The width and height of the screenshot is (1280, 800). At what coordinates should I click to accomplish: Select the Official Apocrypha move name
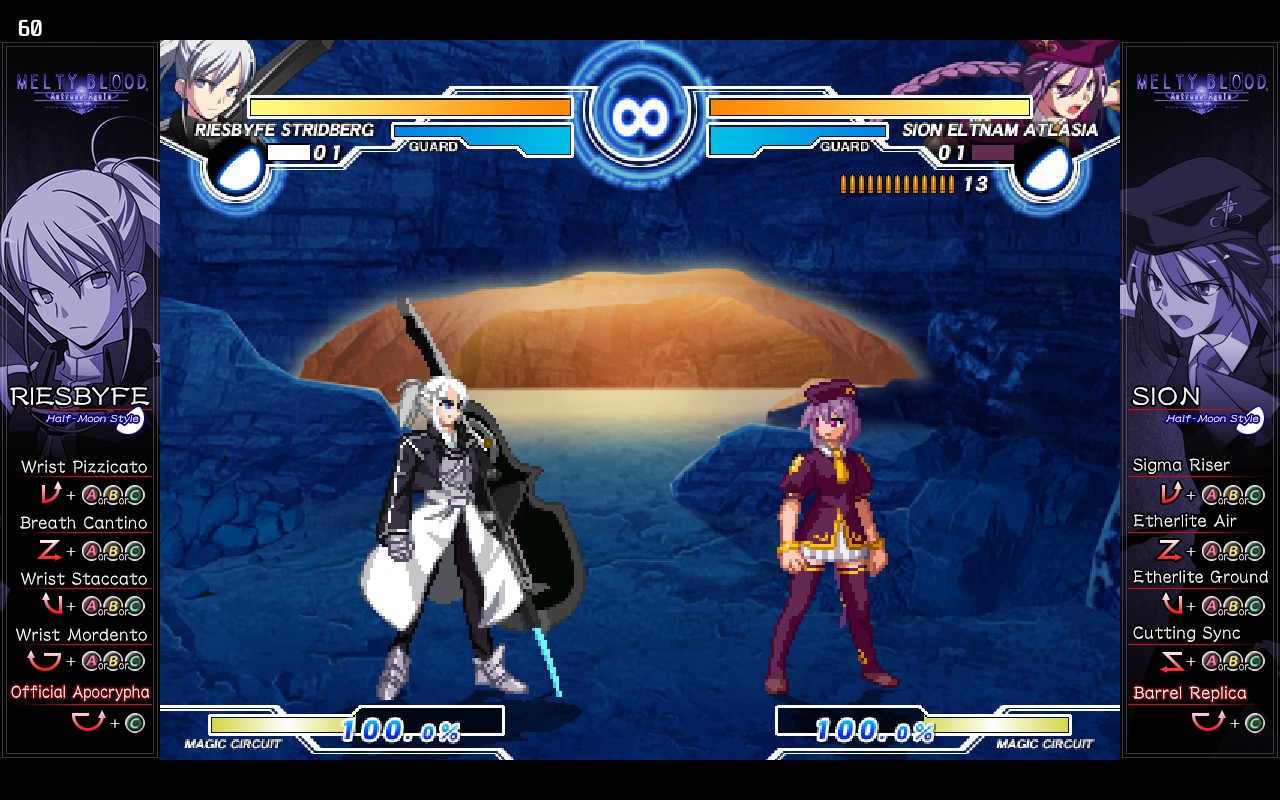click(x=79, y=692)
